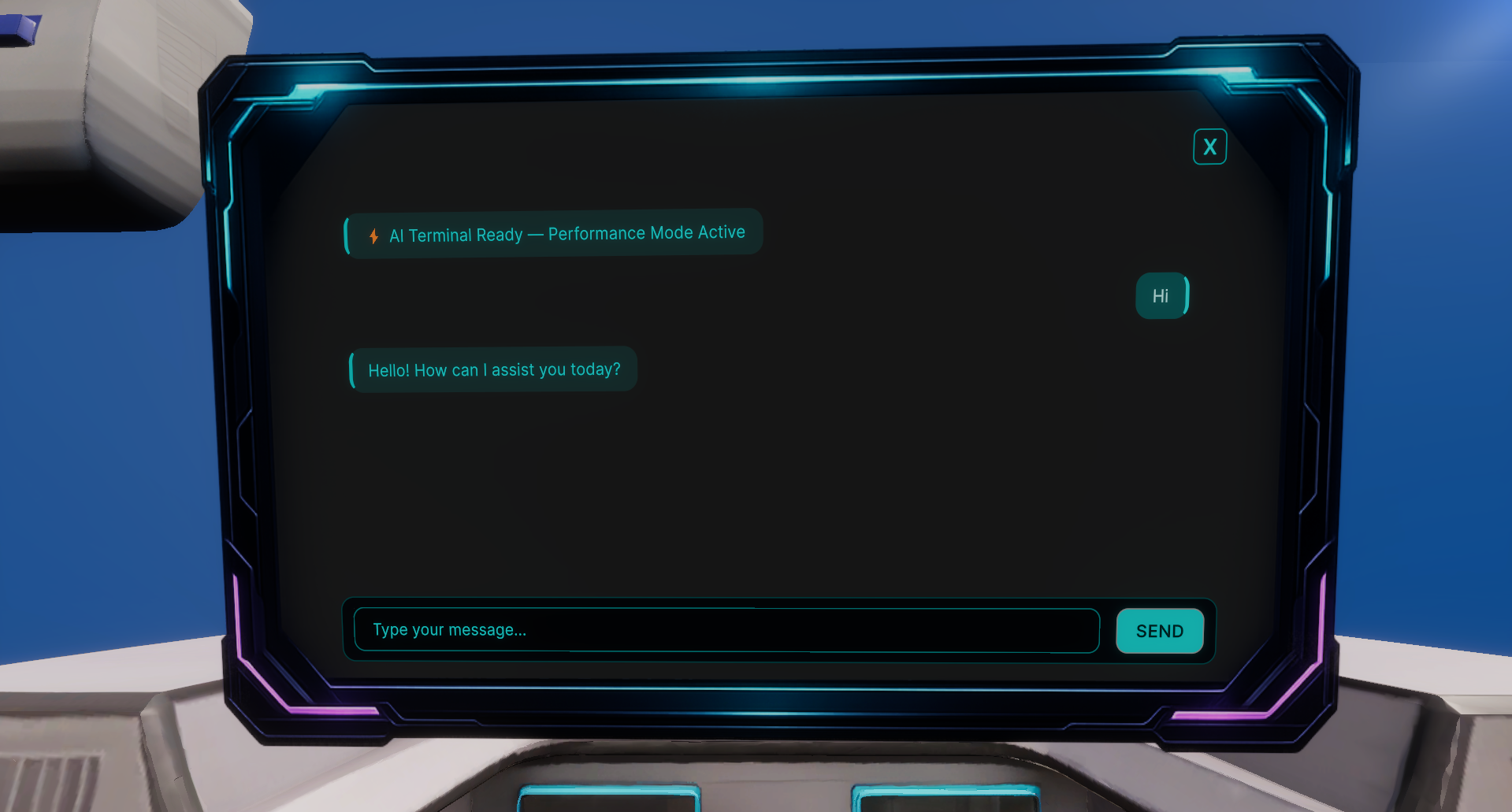This screenshot has height=812, width=1512.
Task: Expand the 'Hi' user message bubble
Action: coord(1161,296)
